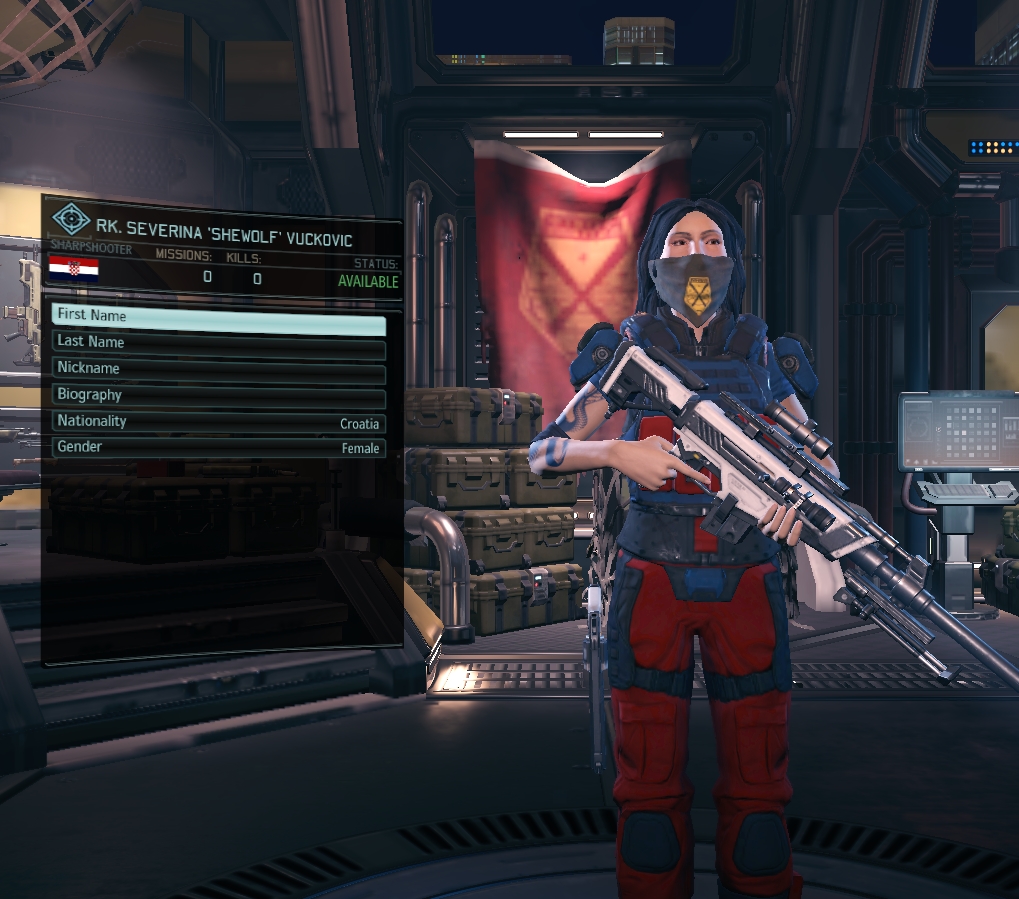
Task: Toggle the Gender setting
Action: 218,448
